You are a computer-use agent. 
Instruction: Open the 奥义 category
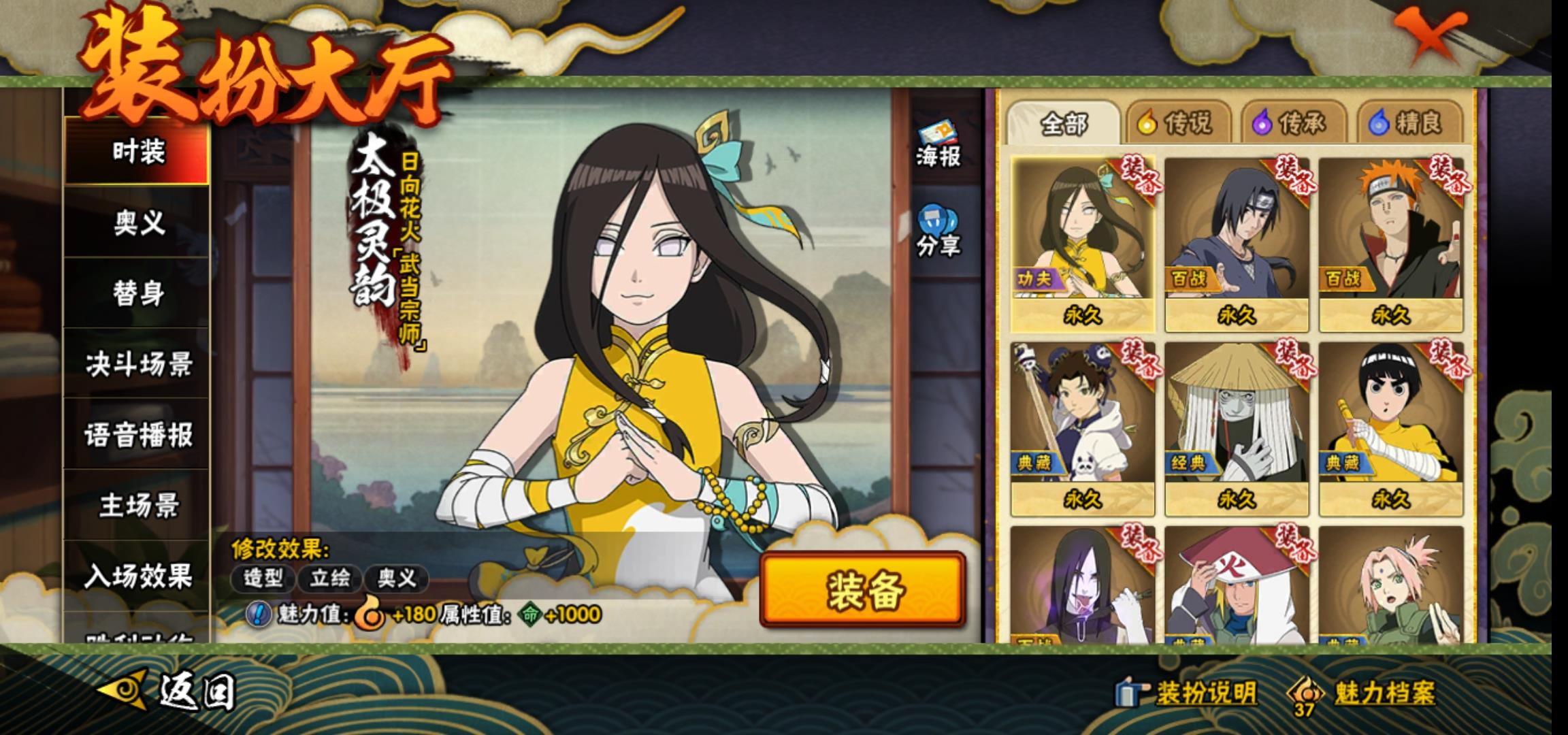pyautogui.click(x=137, y=223)
